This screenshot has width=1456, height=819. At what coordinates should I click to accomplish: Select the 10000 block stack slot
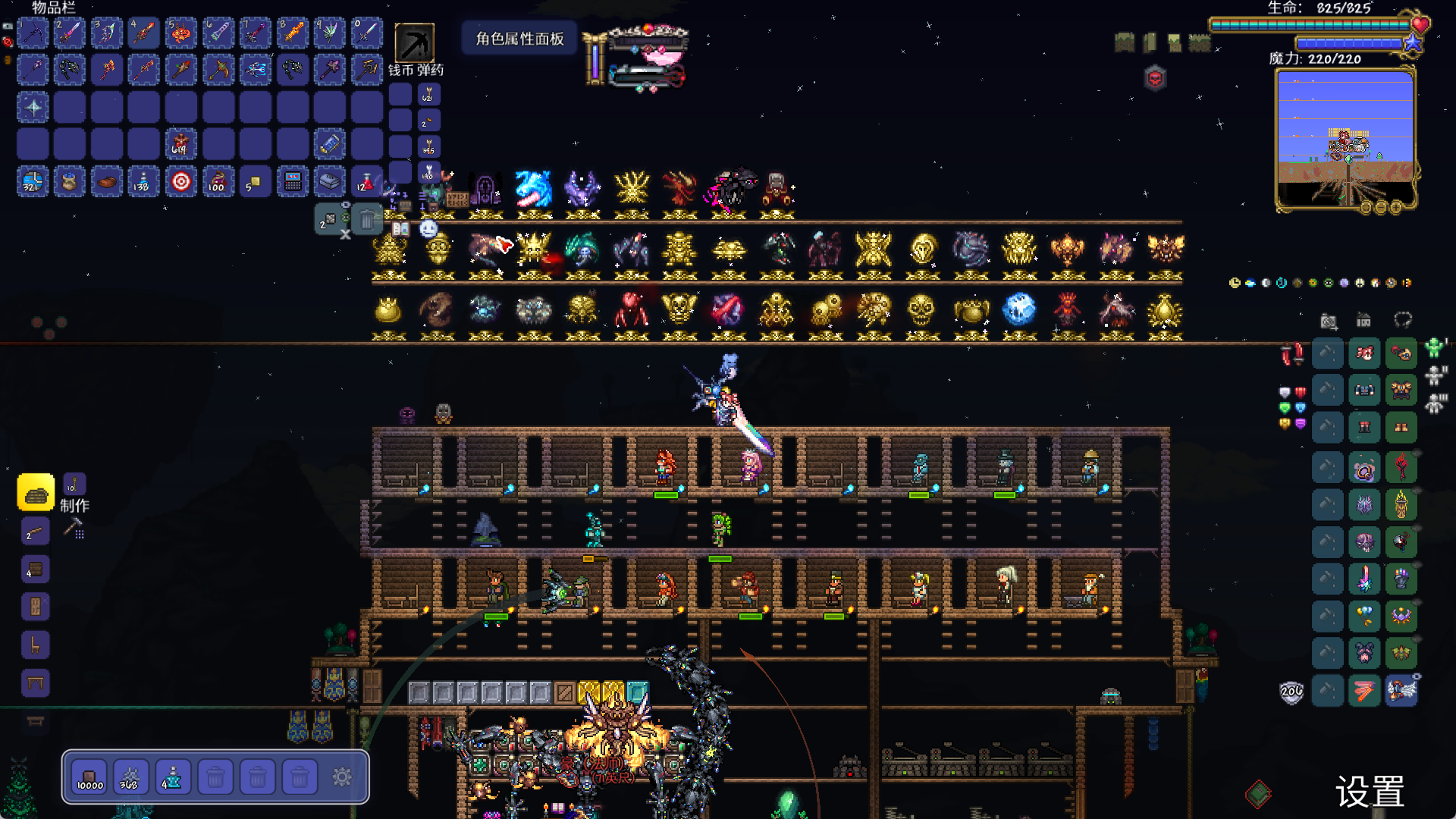[x=89, y=777]
